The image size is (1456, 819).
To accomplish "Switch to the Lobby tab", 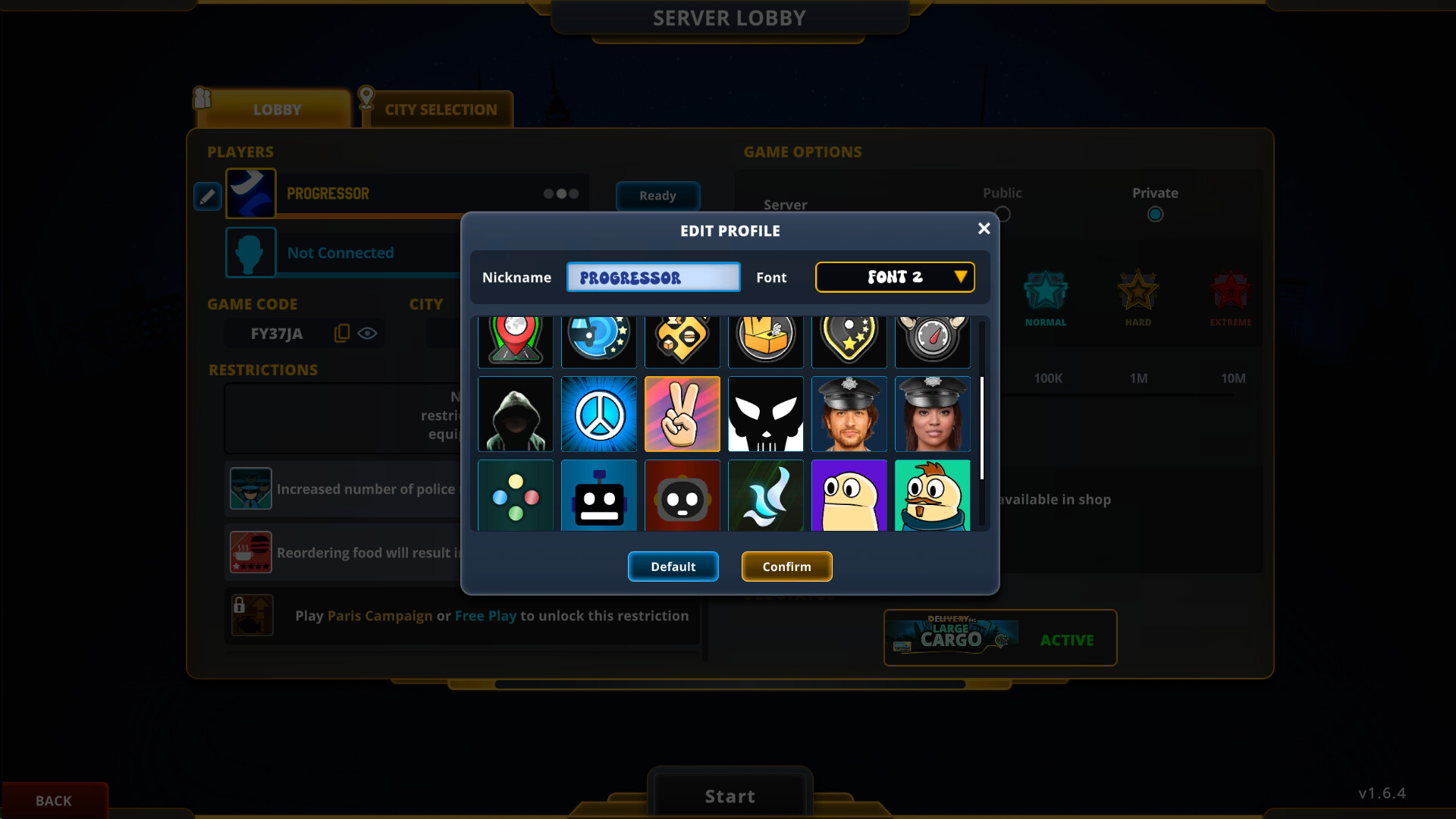I will point(277,109).
